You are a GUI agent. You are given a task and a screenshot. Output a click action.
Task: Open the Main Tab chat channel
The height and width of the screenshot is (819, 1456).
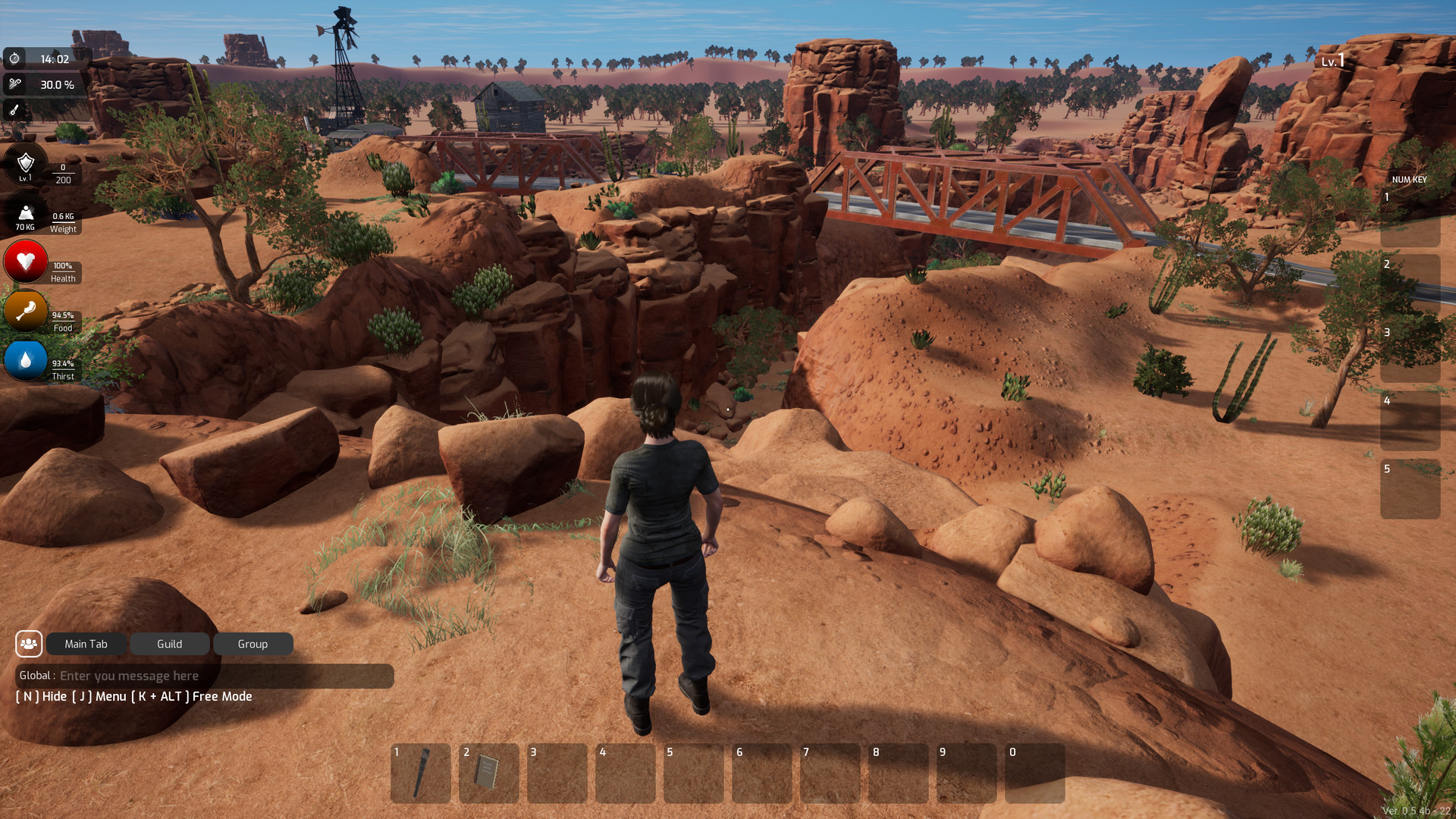coord(85,644)
